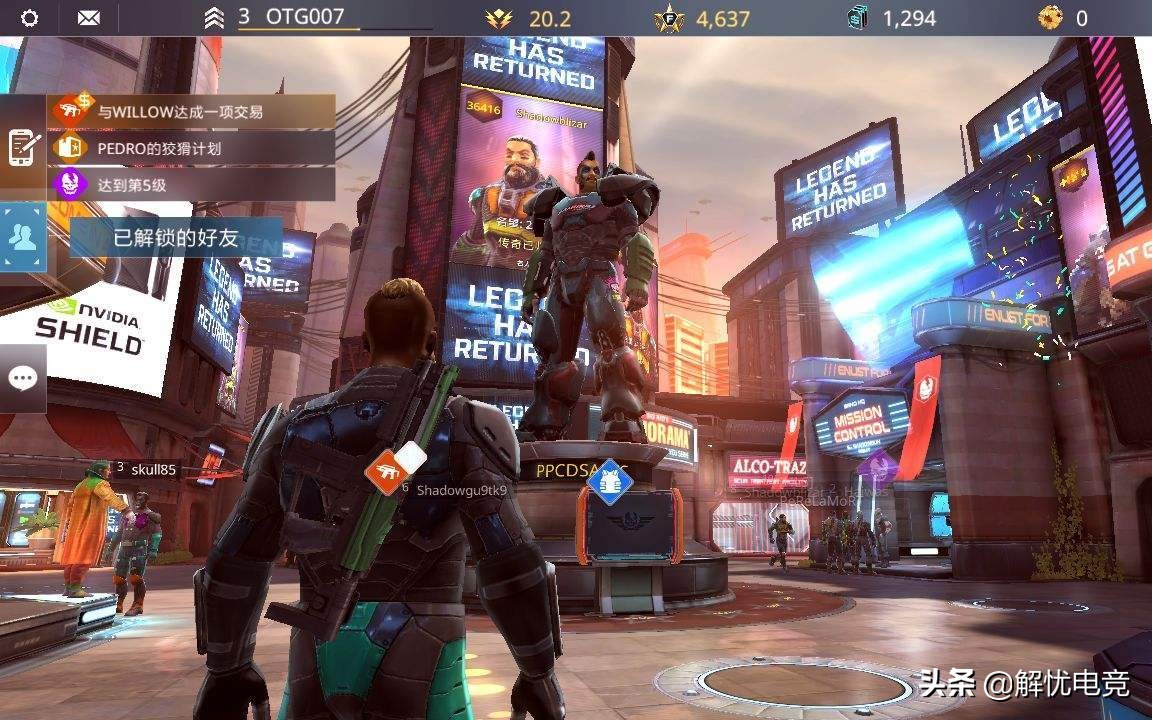
Task: Select the reach level 5 objective
Action: (192, 184)
